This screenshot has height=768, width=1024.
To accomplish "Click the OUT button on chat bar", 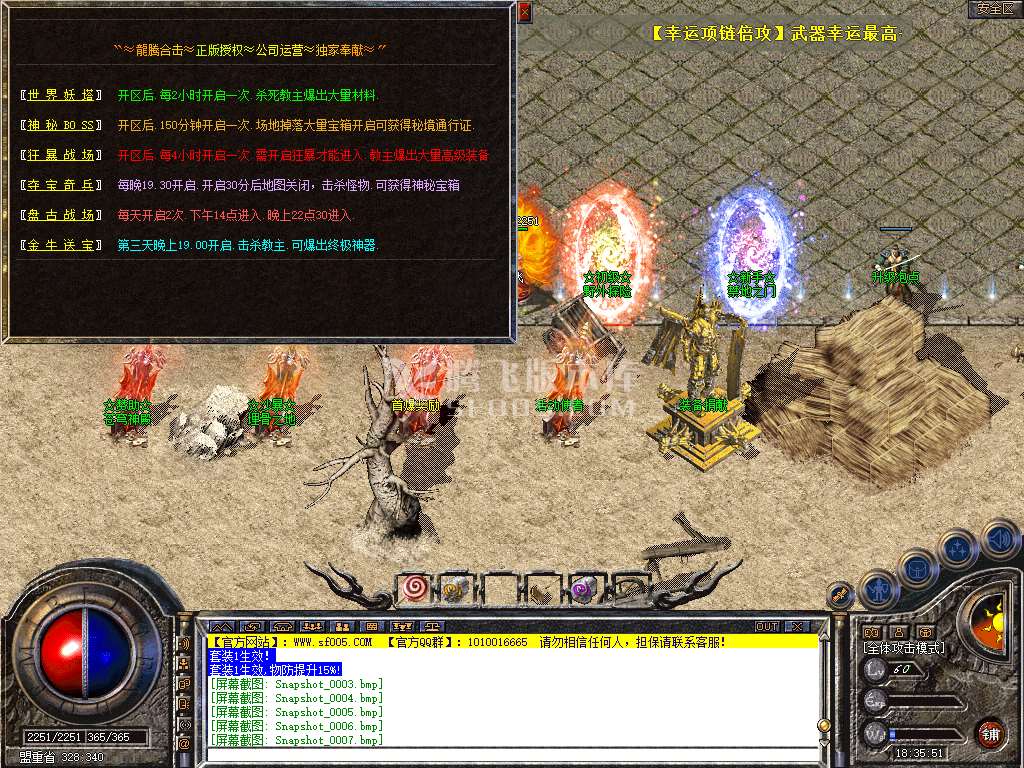I will pyautogui.click(x=767, y=626).
